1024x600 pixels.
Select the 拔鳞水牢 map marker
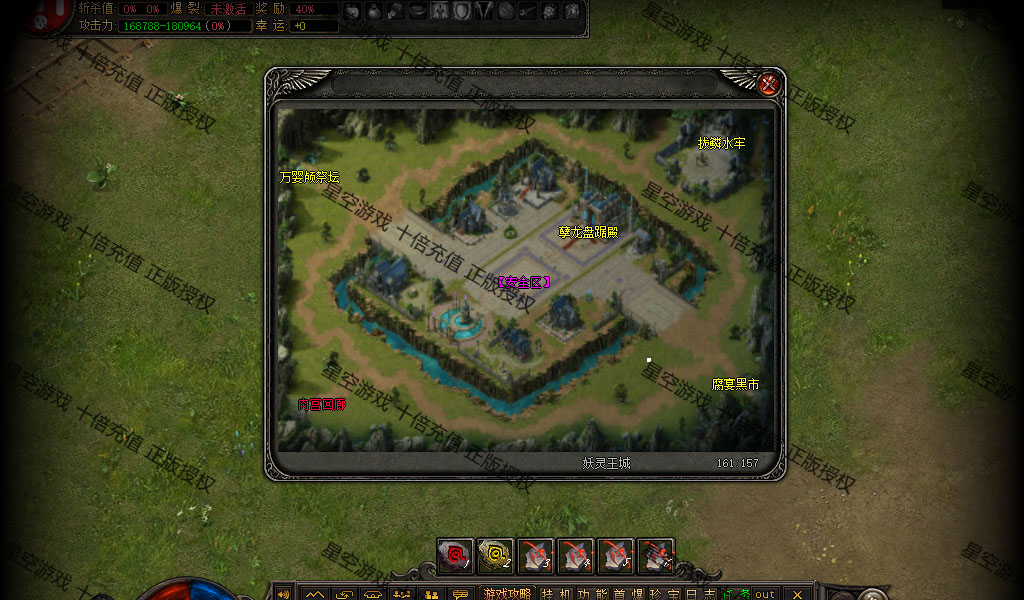pos(721,143)
